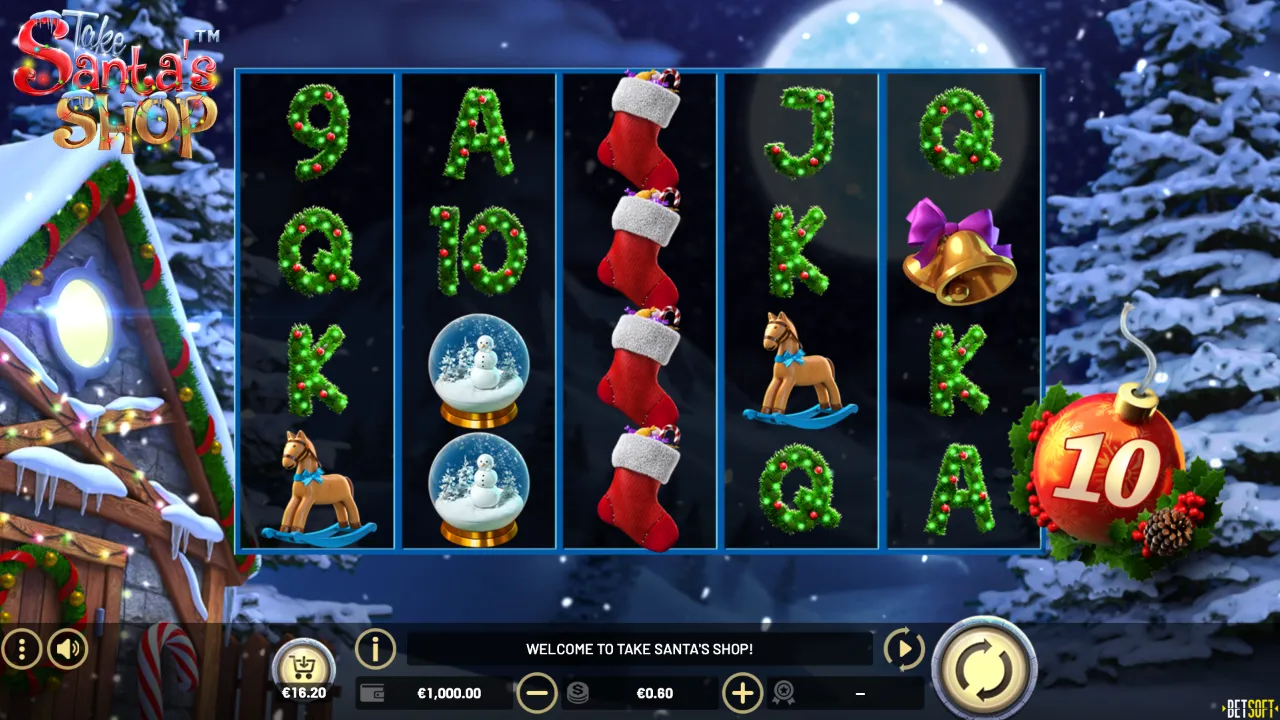
Task: Click the coin stack bet icon
Action: point(577,692)
